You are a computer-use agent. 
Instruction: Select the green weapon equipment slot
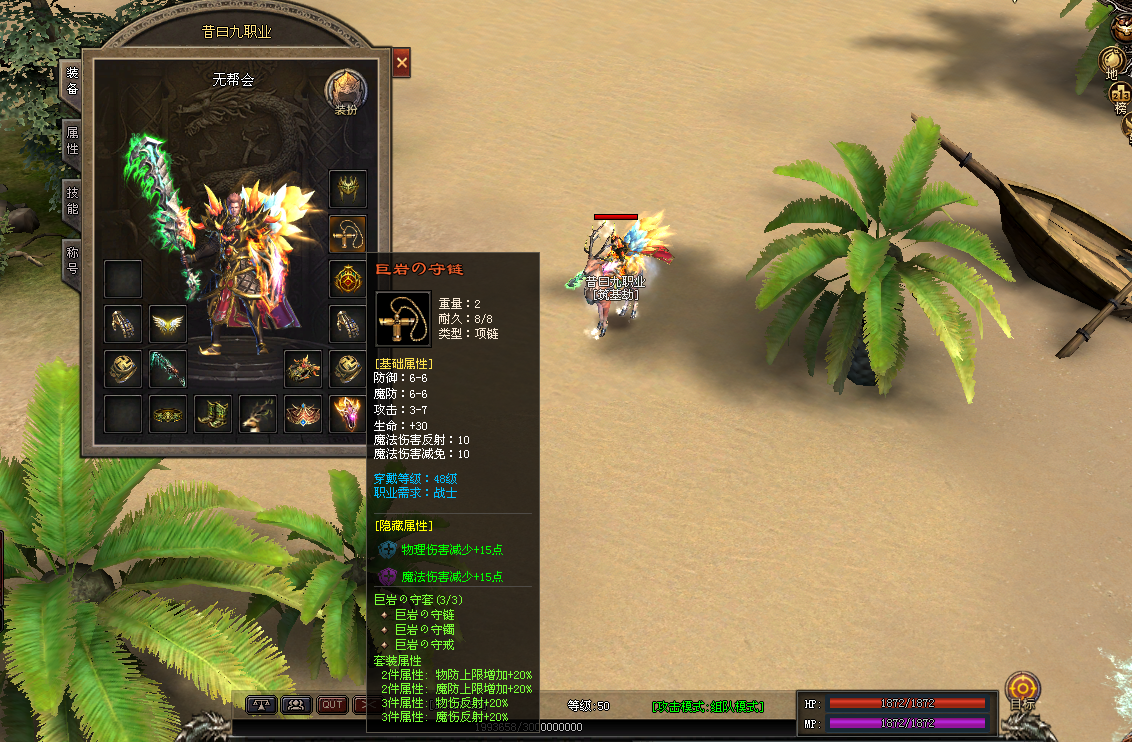pos(168,369)
